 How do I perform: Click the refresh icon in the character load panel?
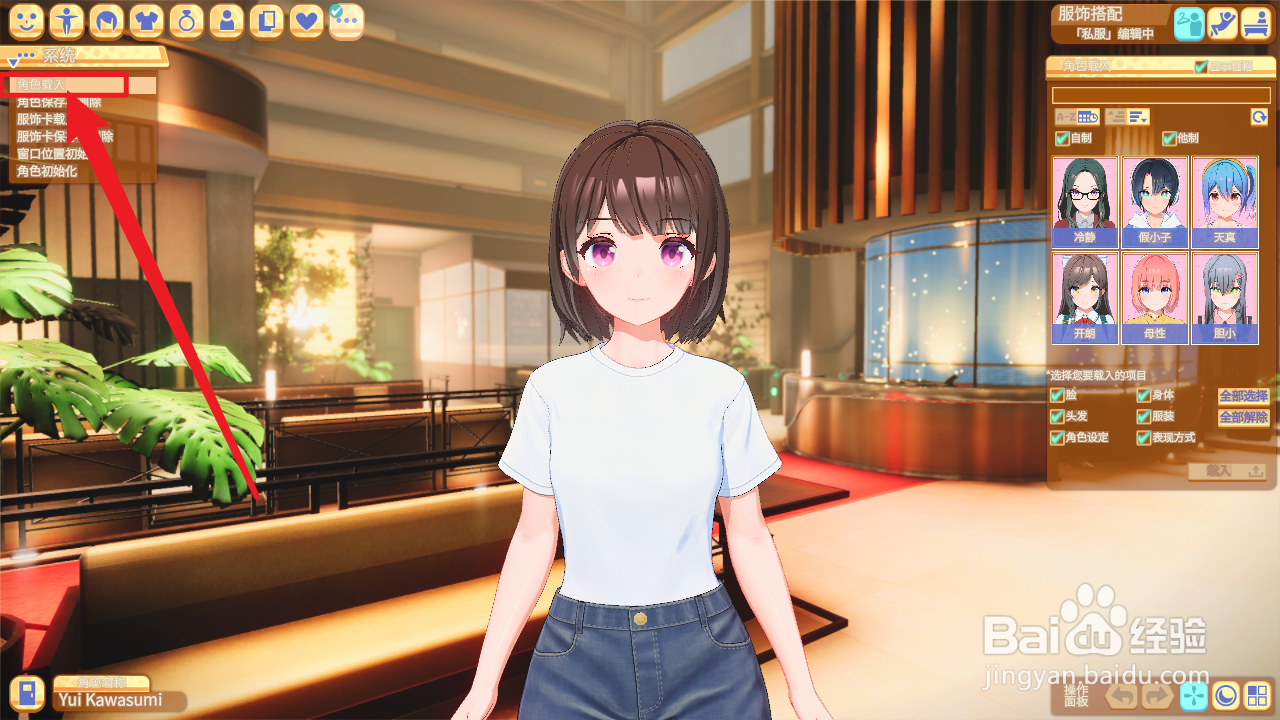(x=1259, y=116)
